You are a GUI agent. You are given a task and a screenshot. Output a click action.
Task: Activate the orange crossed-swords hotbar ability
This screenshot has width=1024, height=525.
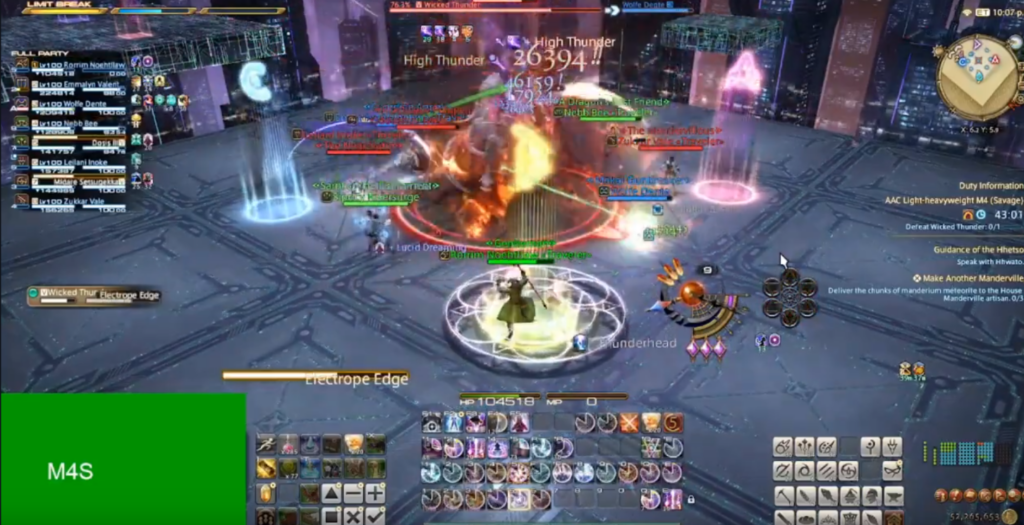(x=628, y=423)
